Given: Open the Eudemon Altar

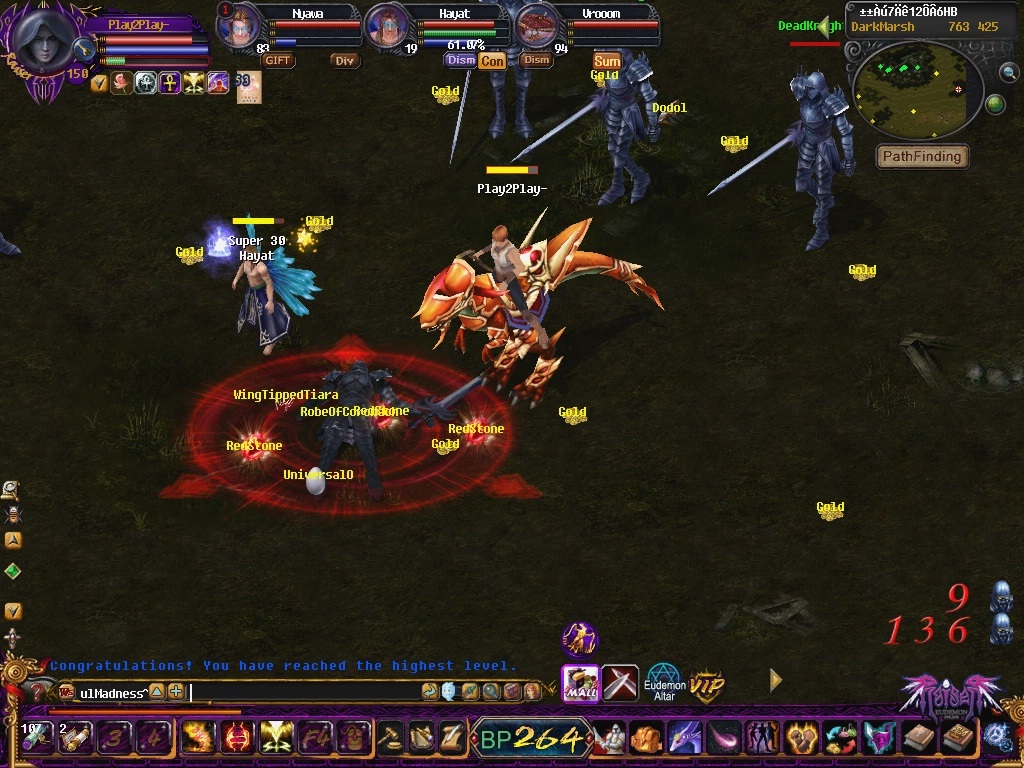Looking at the screenshot, I should [663, 682].
